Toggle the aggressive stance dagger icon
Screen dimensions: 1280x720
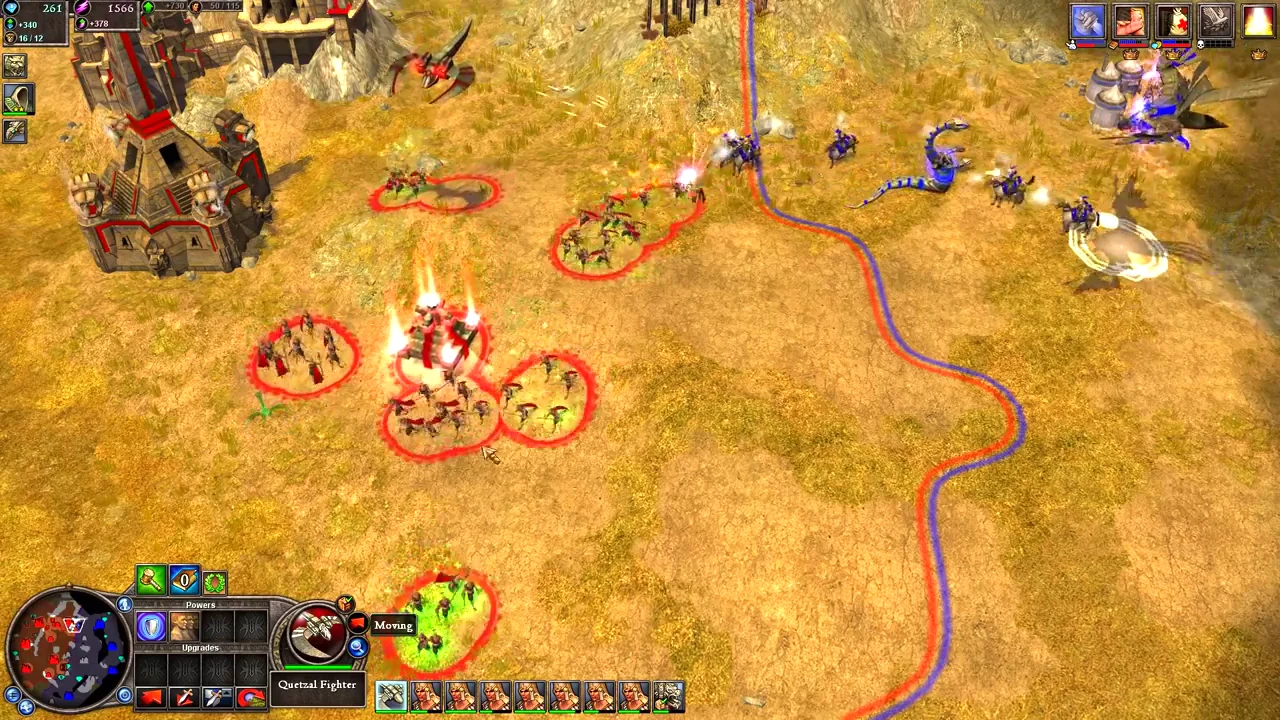coord(184,697)
